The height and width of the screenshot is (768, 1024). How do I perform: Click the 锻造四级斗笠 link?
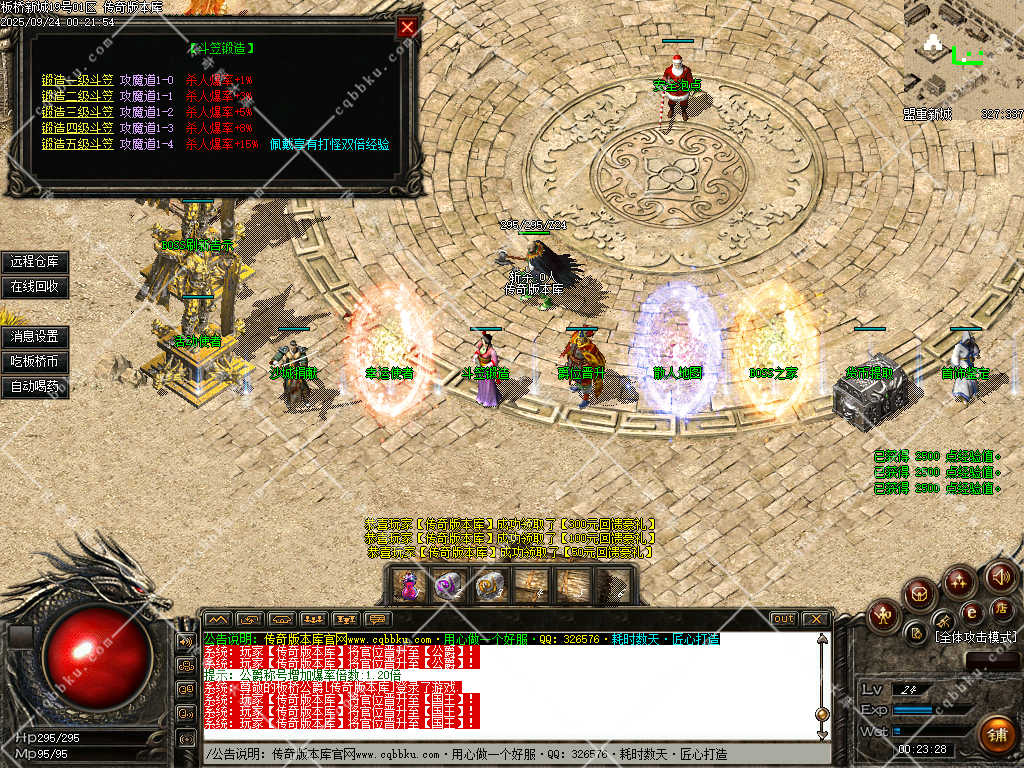[x=77, y=128]
